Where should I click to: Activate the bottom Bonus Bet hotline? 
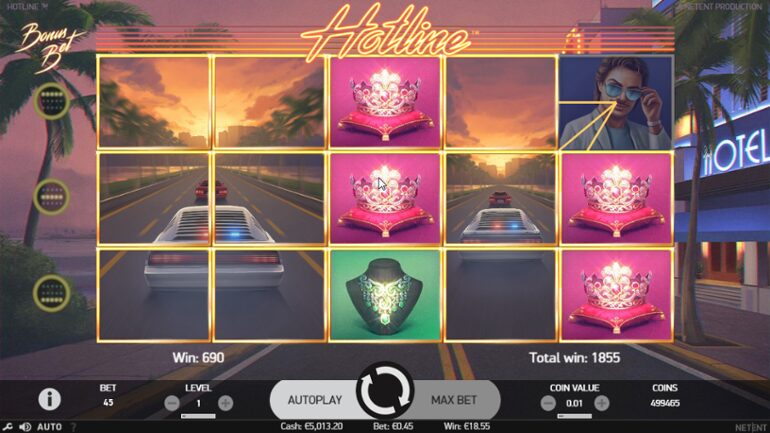(50, 292)
